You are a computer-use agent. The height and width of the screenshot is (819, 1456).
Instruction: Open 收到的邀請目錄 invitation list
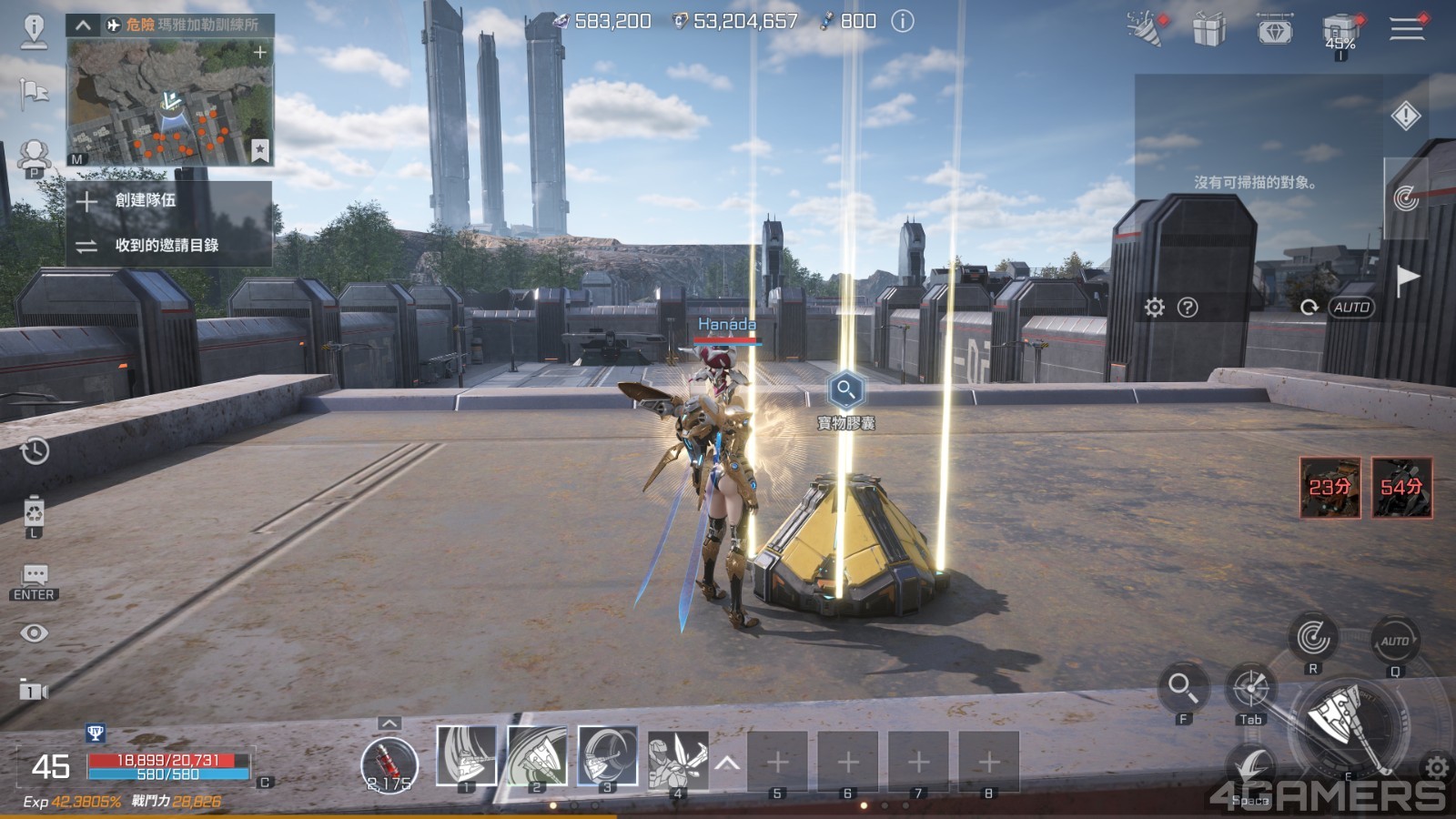(166, 245)
